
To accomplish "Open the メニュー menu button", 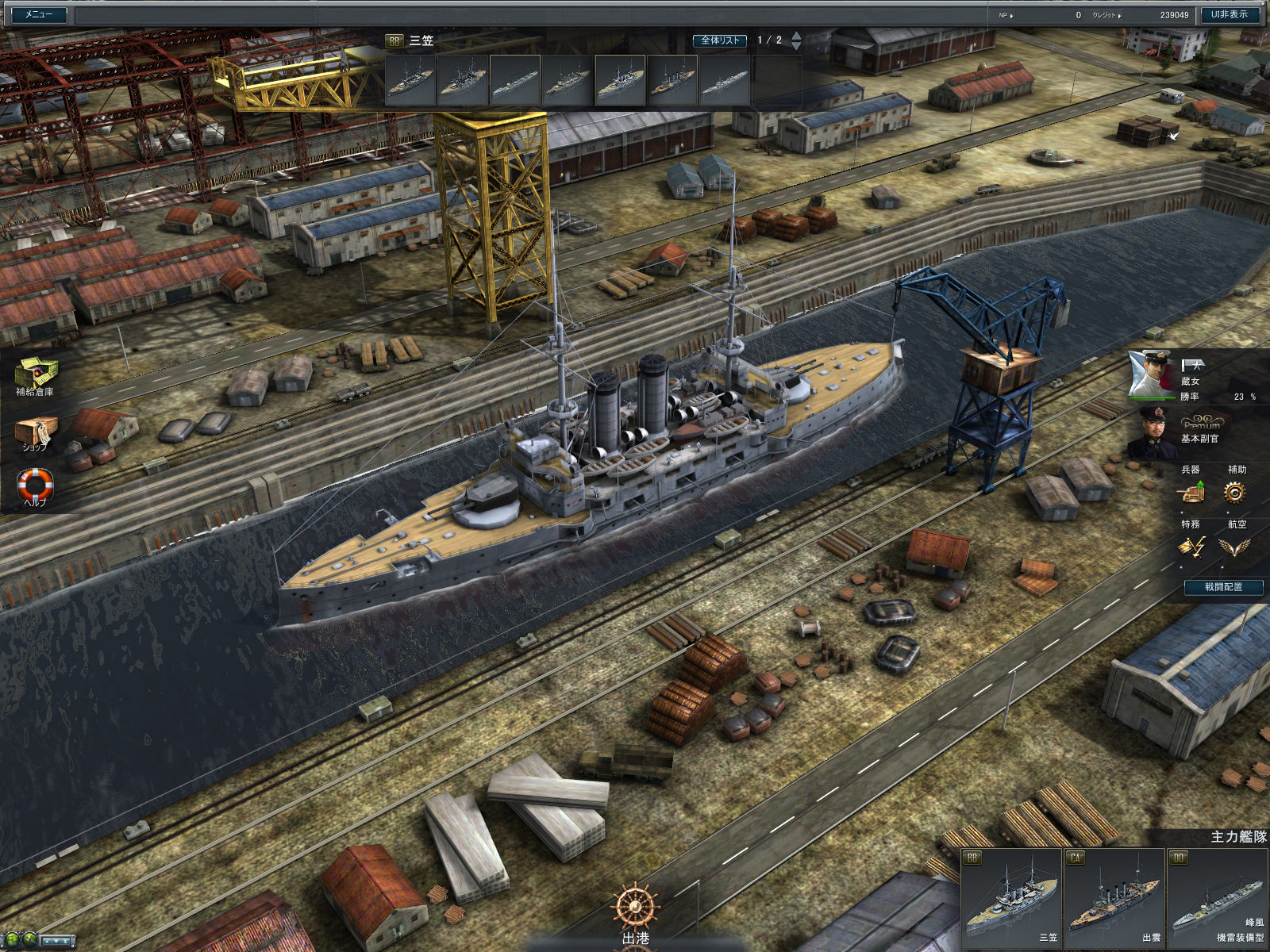I will click(x=38, y=14).
